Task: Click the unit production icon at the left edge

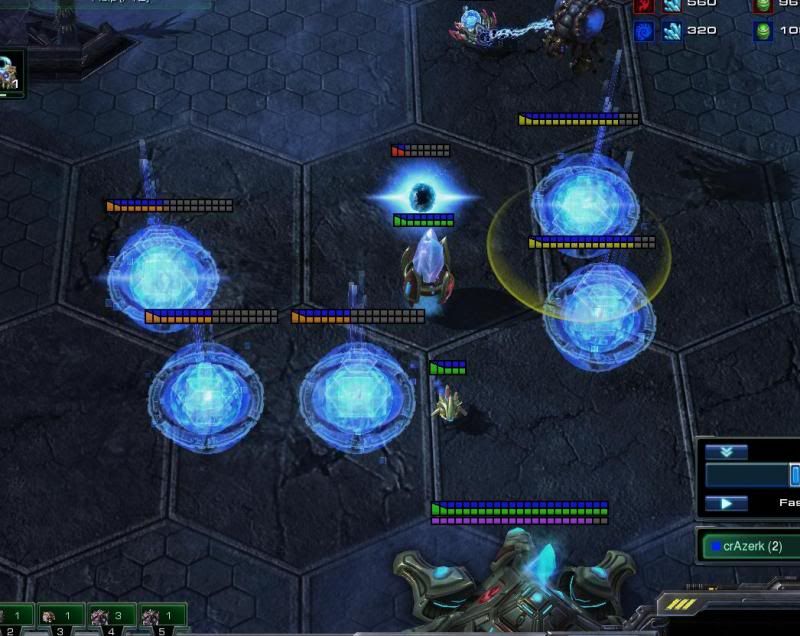Action: [11, 73]
